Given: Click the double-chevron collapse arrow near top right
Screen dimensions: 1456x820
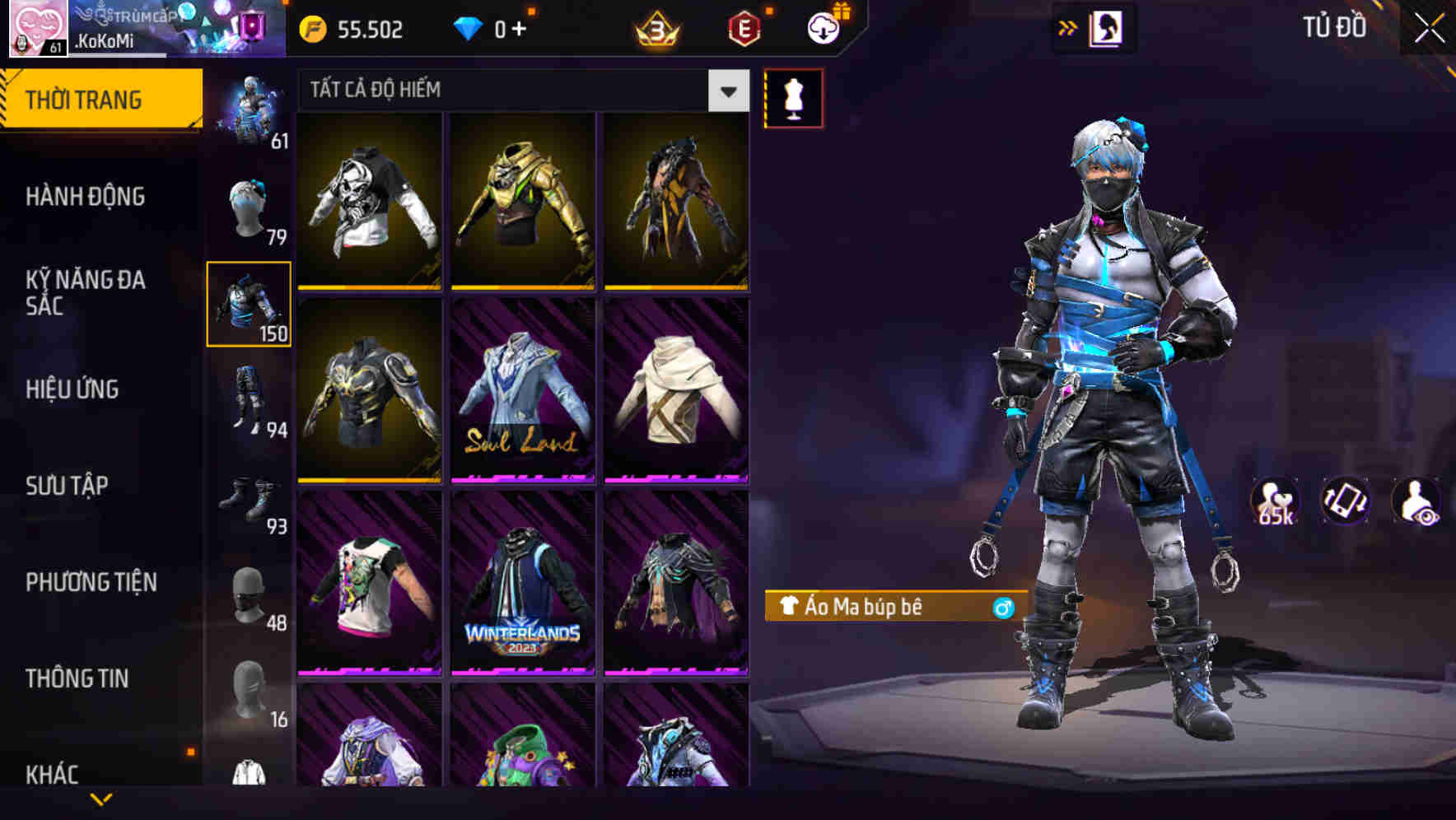Looking at the screenshot, I should (x=1066, y=27).
